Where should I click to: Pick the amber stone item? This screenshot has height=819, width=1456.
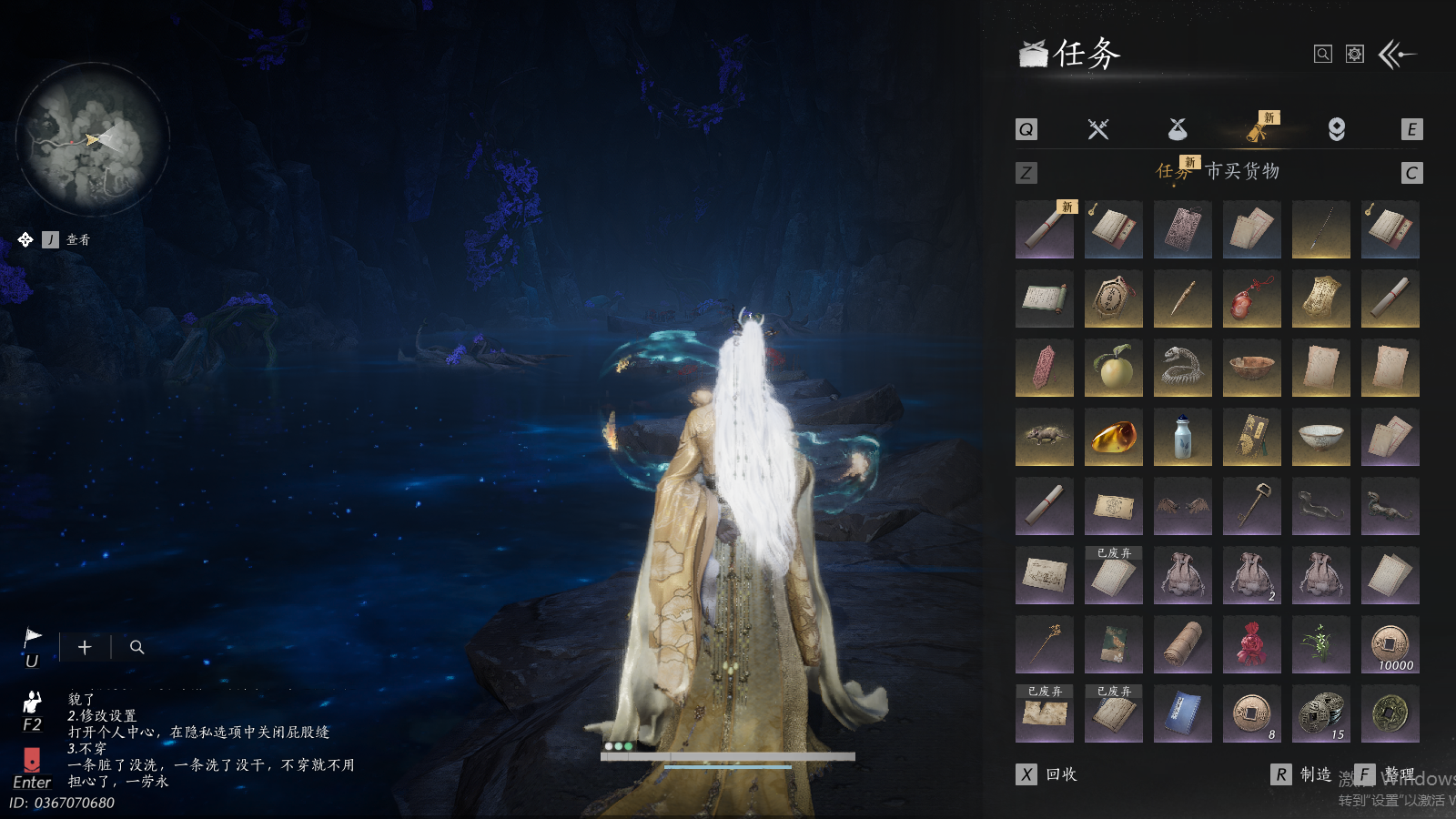pos(1113,437)
